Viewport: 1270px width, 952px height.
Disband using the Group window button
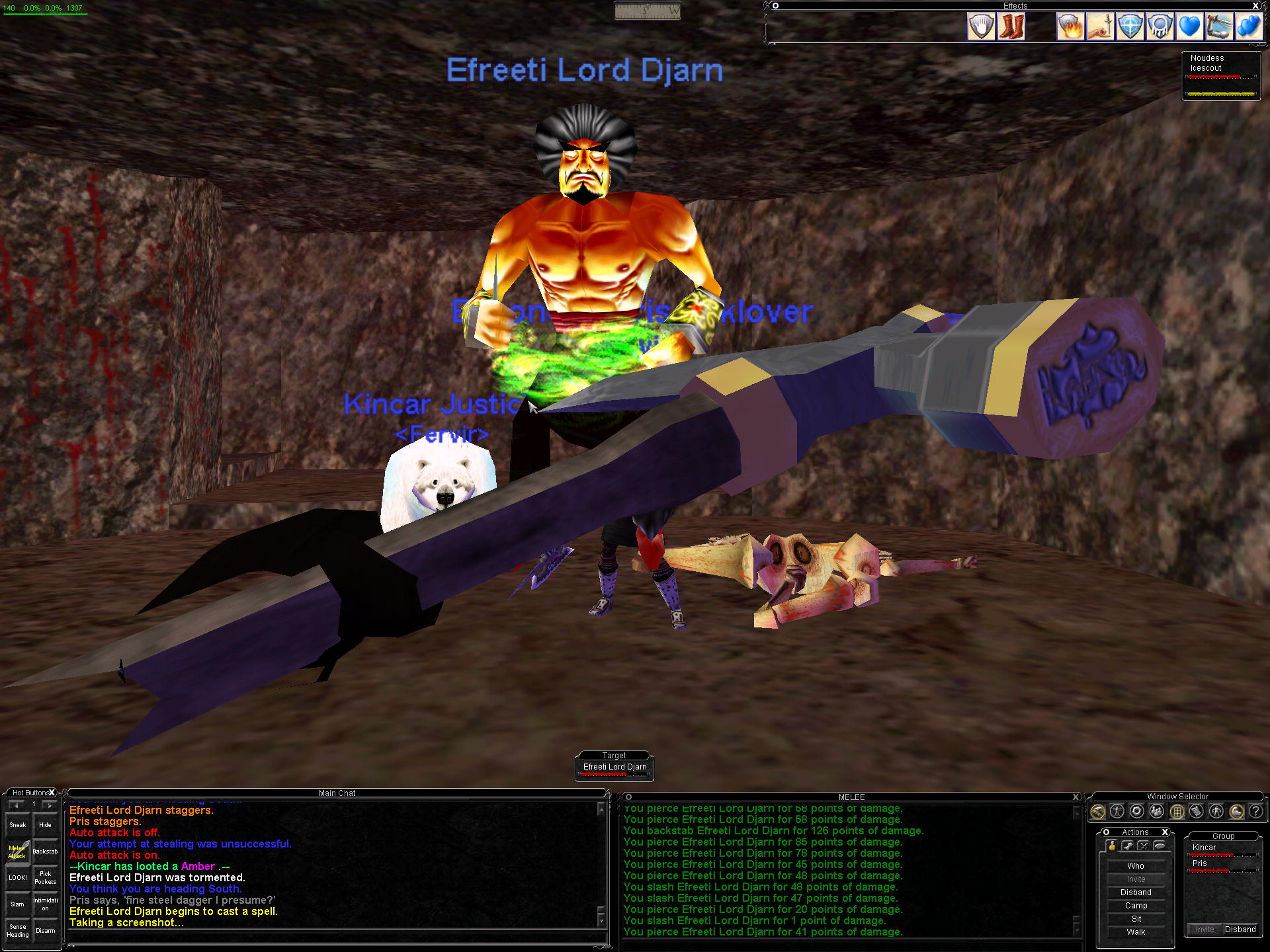(x=1240, y=930)
